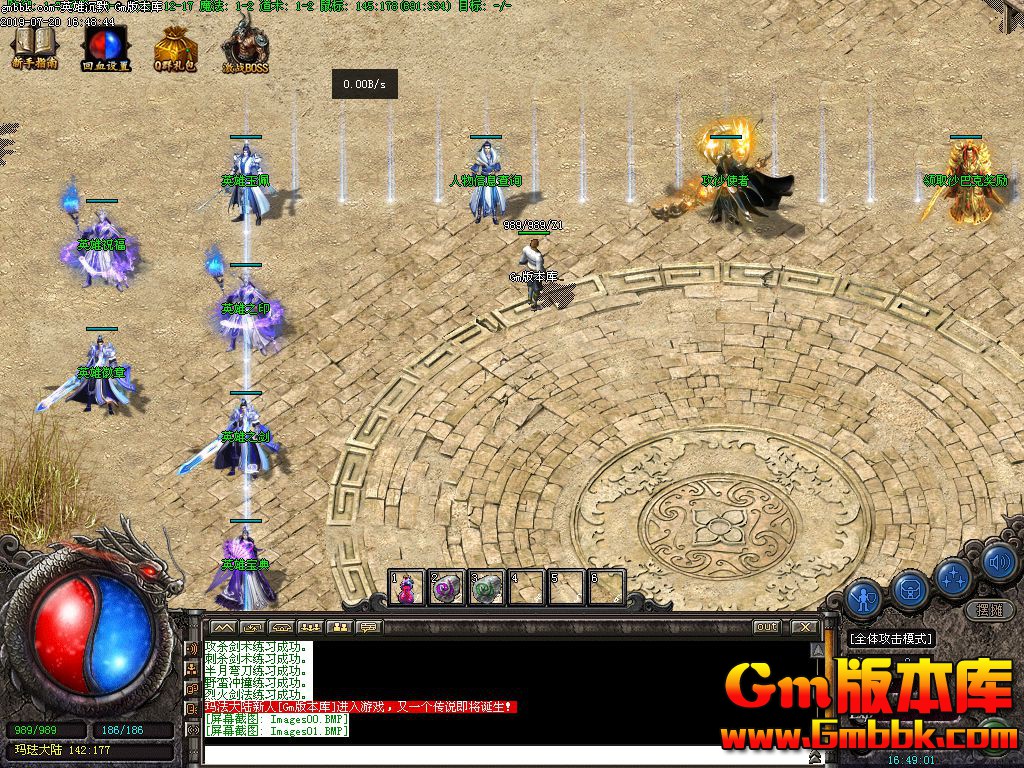Switch the 全体攻击模式 attack mode label
The width and height of the screenshot is (1024, 768).
tap(890, 638)
